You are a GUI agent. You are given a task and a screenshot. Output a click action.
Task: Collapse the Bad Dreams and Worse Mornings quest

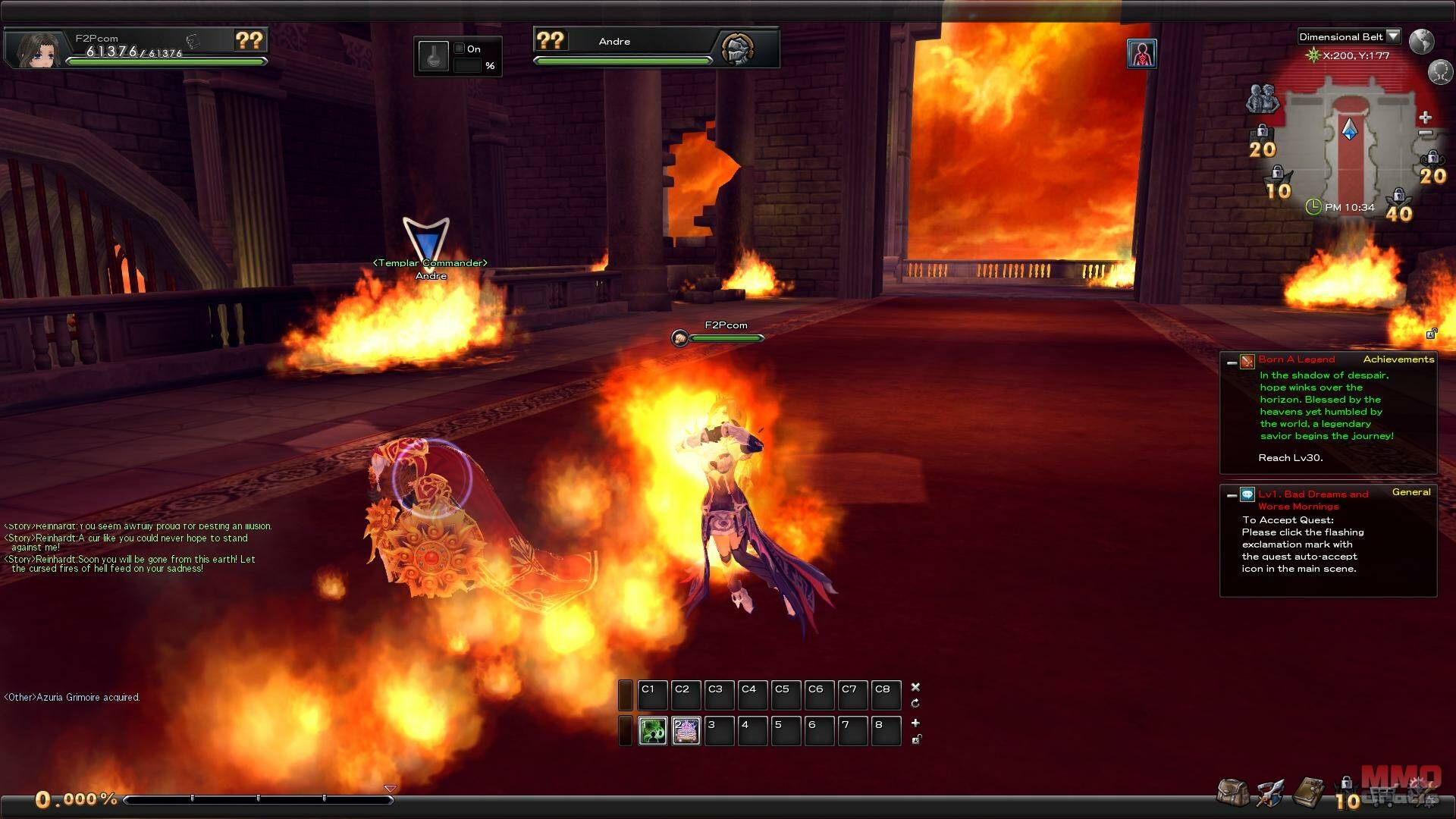click(1232, 495)
